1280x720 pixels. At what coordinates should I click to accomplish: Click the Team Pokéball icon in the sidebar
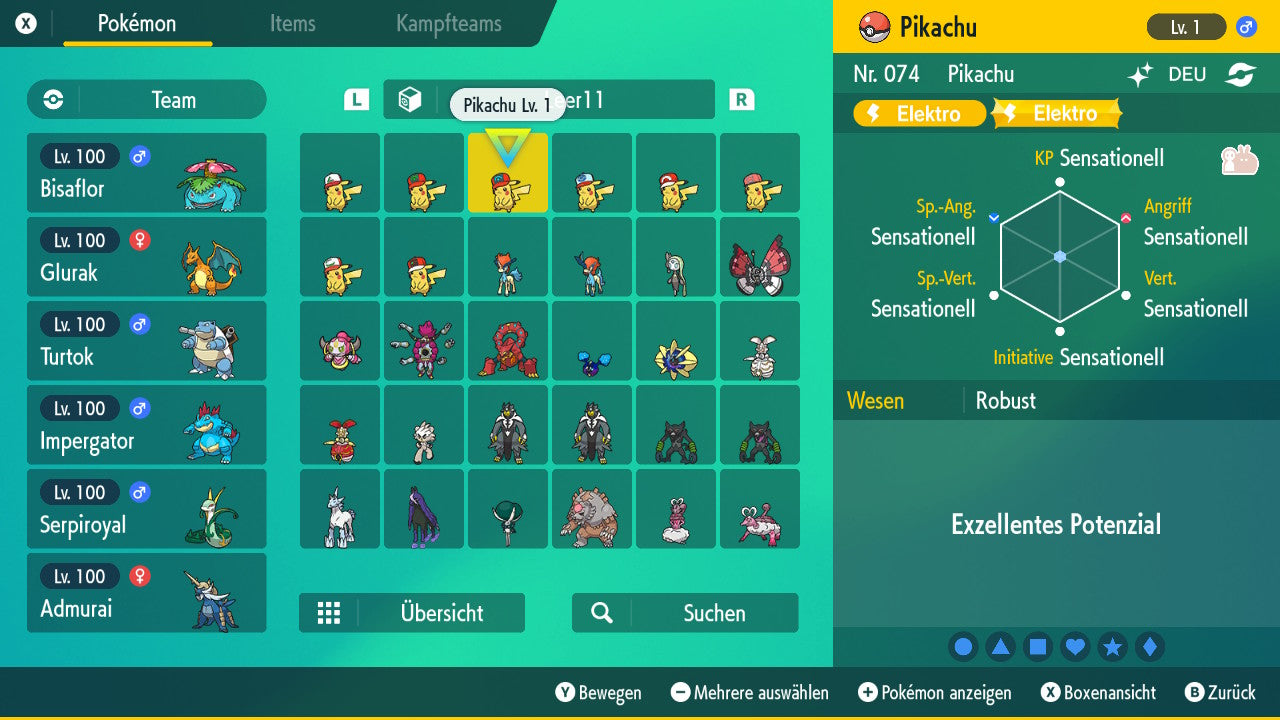tap(51, 100)
